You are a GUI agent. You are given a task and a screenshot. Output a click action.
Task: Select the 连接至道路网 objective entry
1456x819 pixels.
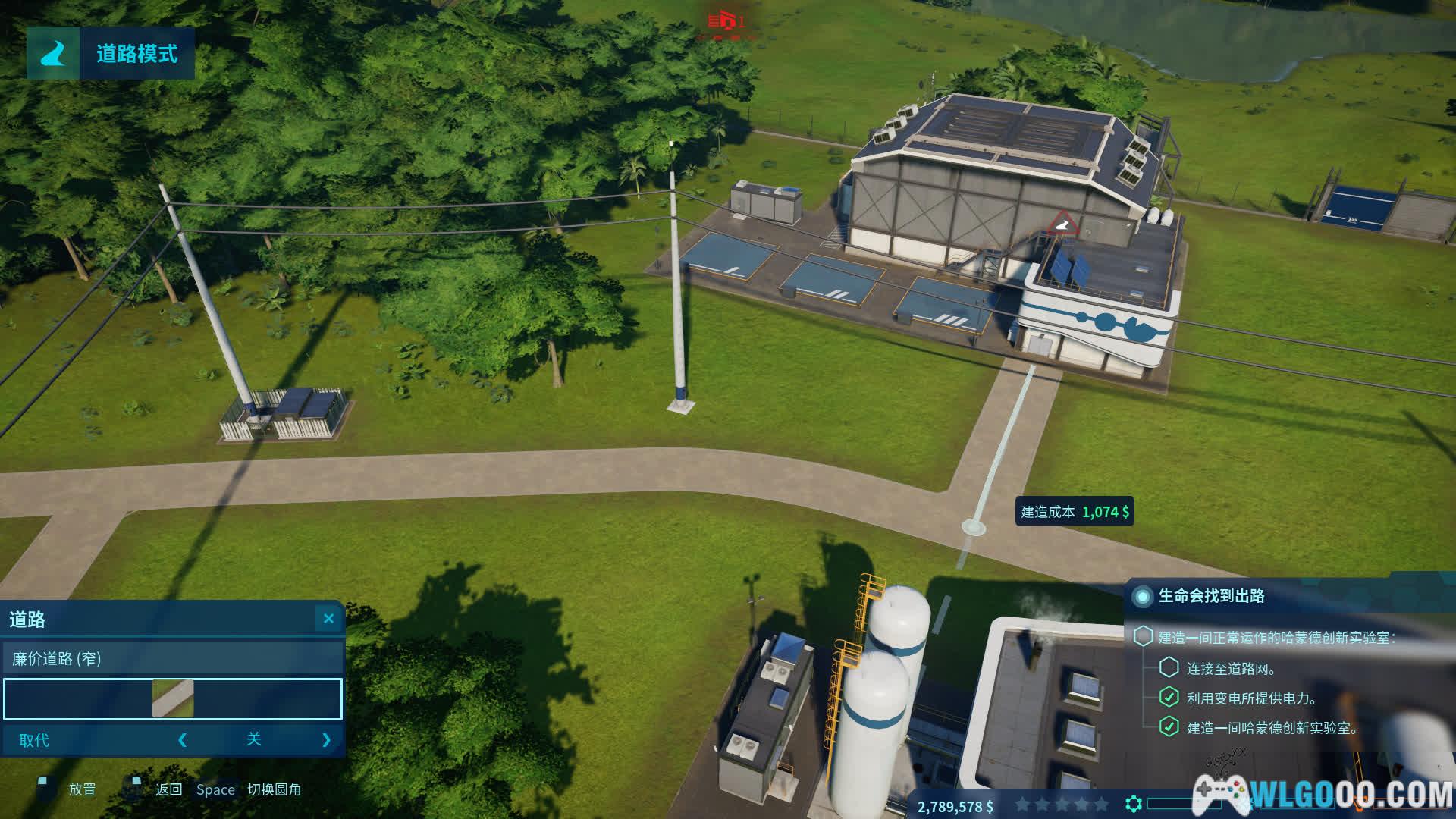pyautogui.click(x=1230, y=669)
